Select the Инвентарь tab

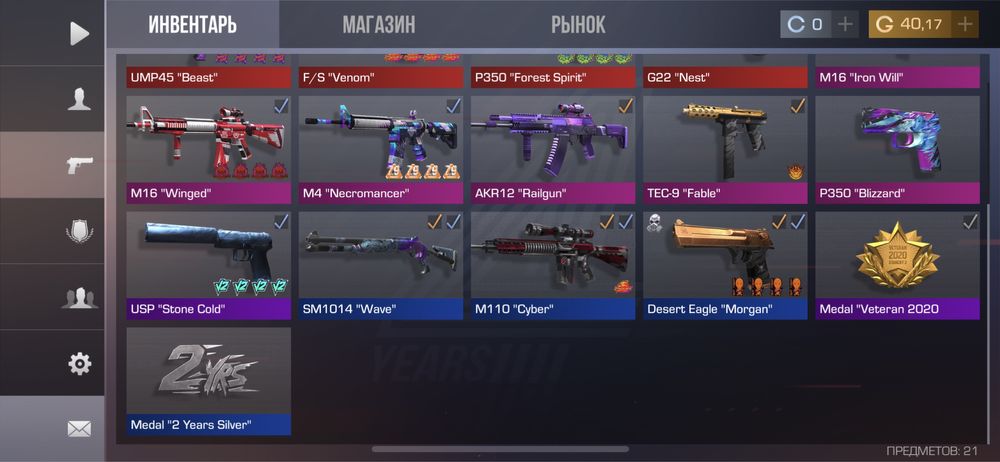point(194,24)
